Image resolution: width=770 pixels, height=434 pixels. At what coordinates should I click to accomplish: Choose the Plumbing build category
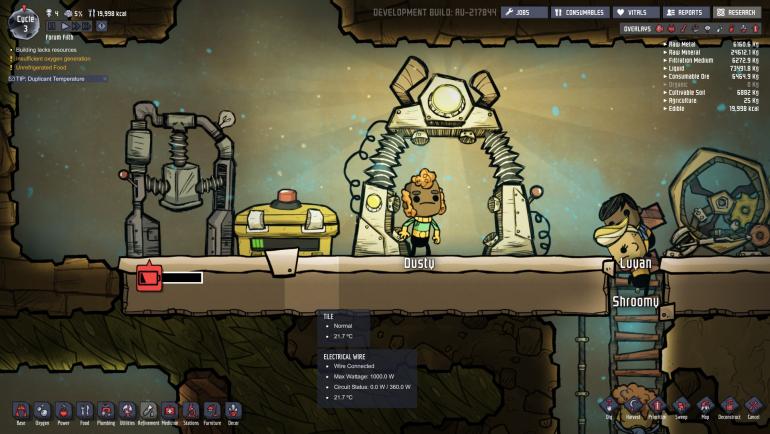tap(106, 410)
